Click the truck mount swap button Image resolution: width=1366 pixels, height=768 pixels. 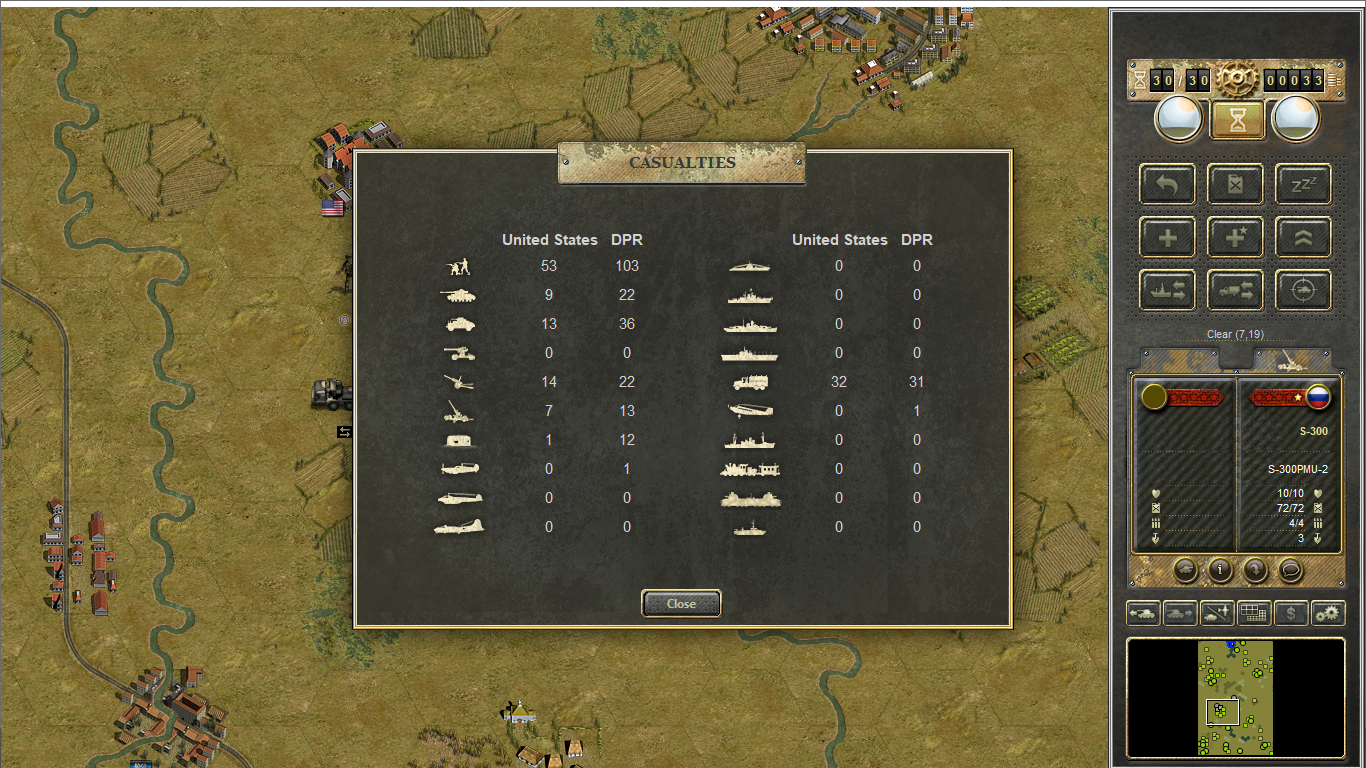tap(1235, 290)
